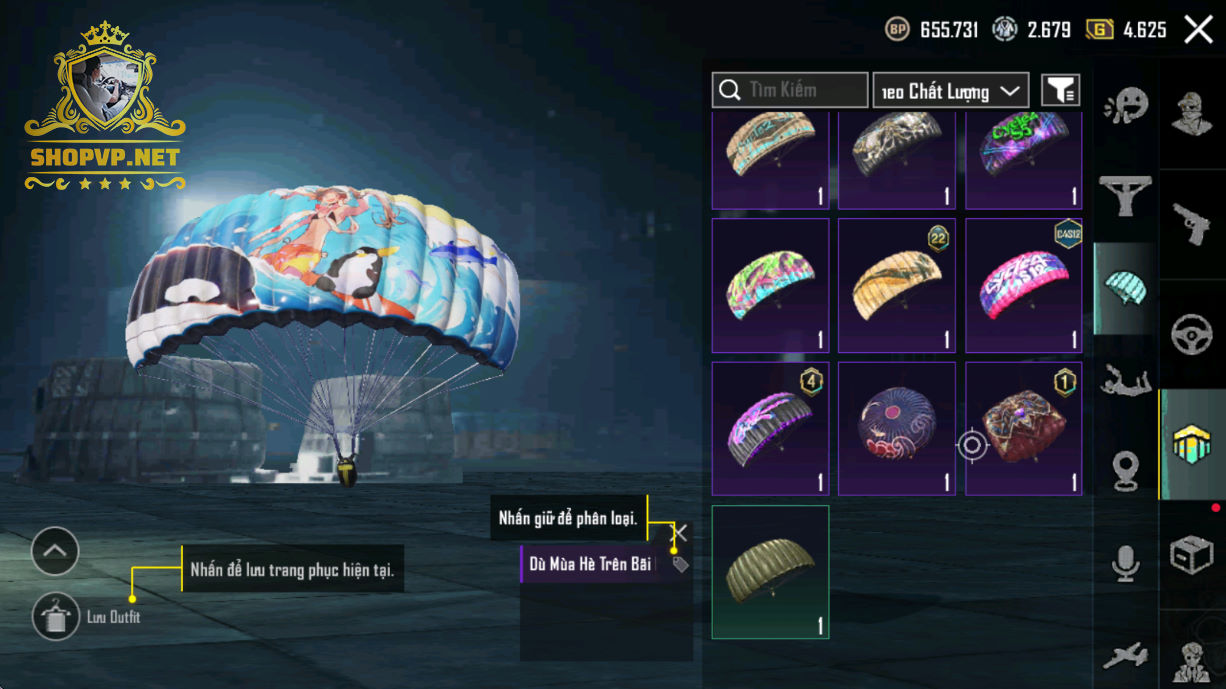
Task: Open the crate box tab
Action: point(1192,555)
